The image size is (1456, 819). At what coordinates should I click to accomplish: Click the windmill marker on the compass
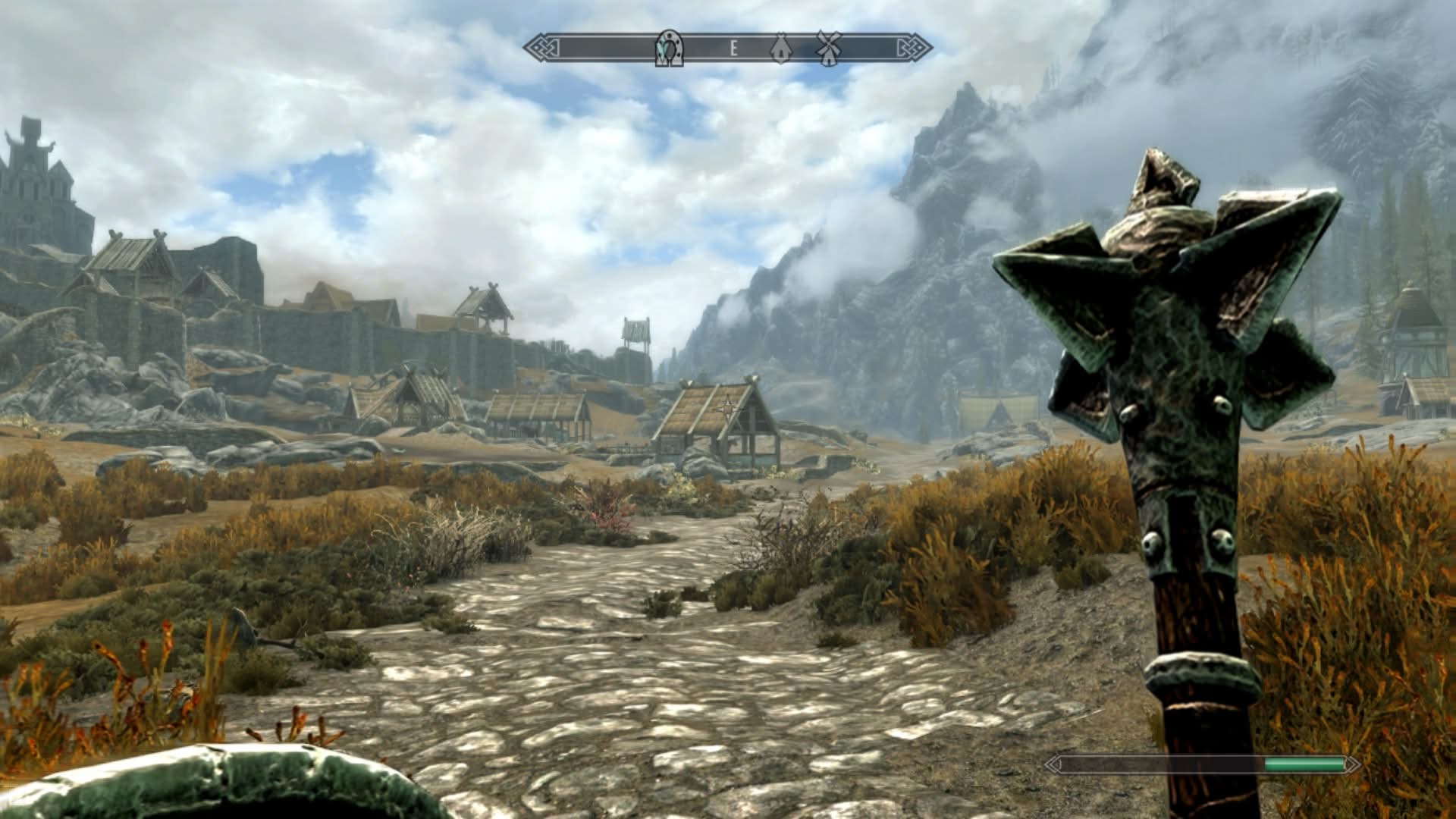828,48
